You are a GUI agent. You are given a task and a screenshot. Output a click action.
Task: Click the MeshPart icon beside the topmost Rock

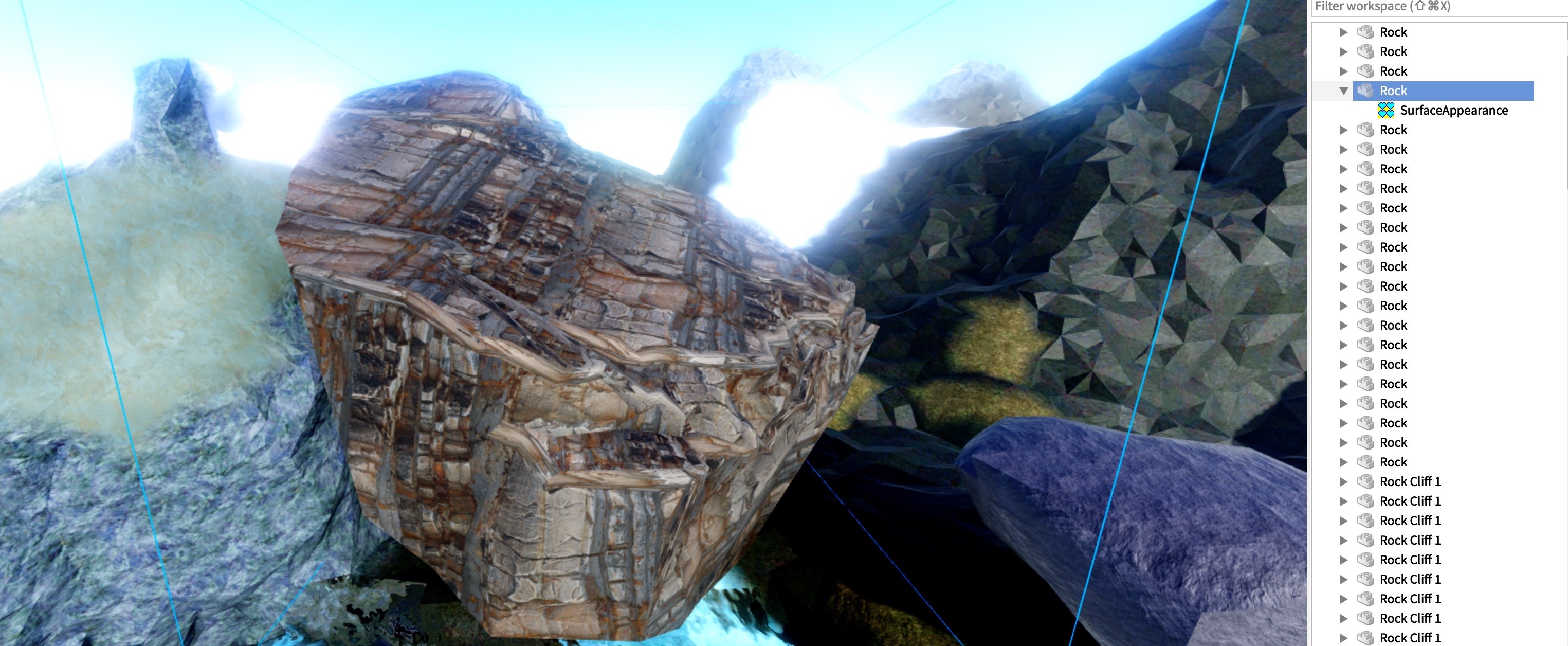(1367, 32)
